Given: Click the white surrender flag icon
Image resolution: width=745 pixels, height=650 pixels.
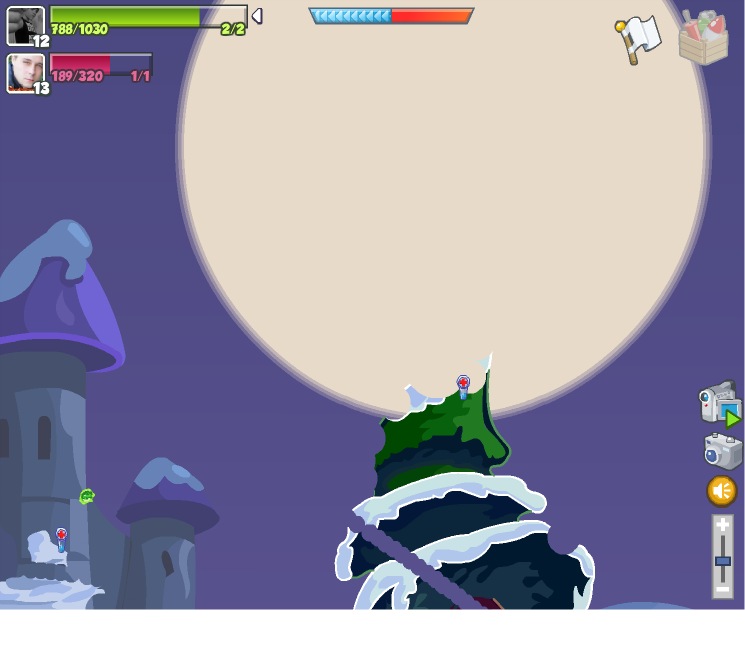Looking at the screenshot, I should (638, 38).
